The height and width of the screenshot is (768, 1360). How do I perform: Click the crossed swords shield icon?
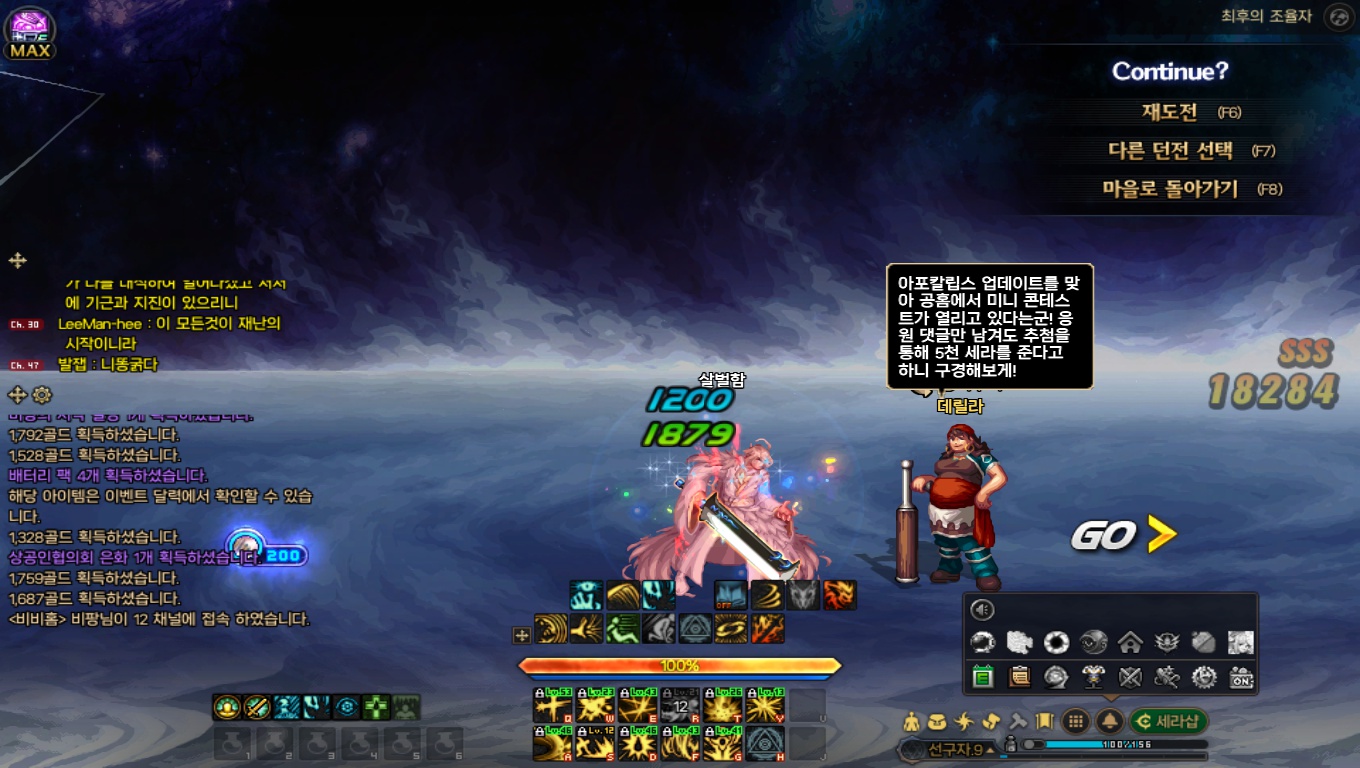click(x=1130, y=677)
